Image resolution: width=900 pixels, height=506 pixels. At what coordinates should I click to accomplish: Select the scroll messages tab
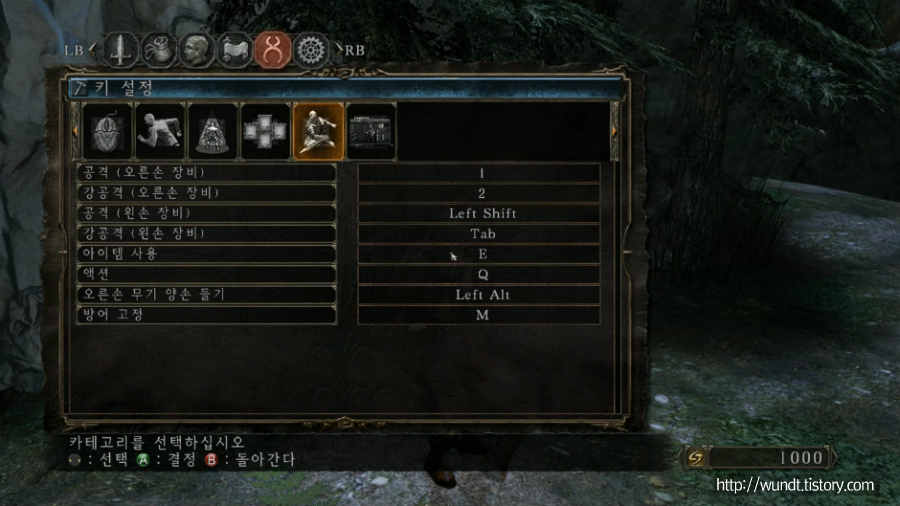[234, 49]
